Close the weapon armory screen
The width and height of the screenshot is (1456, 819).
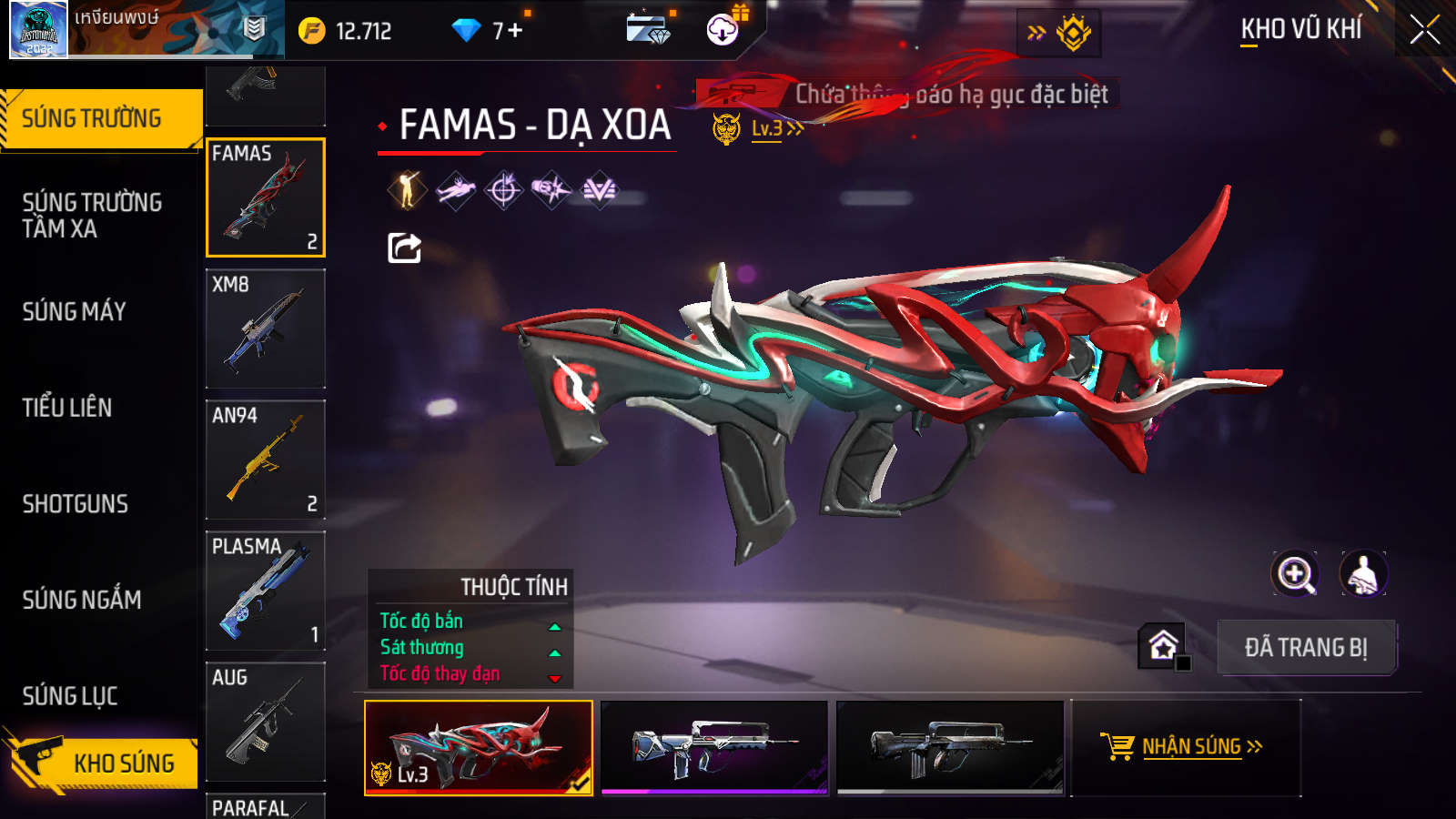tap(1424, 30)
